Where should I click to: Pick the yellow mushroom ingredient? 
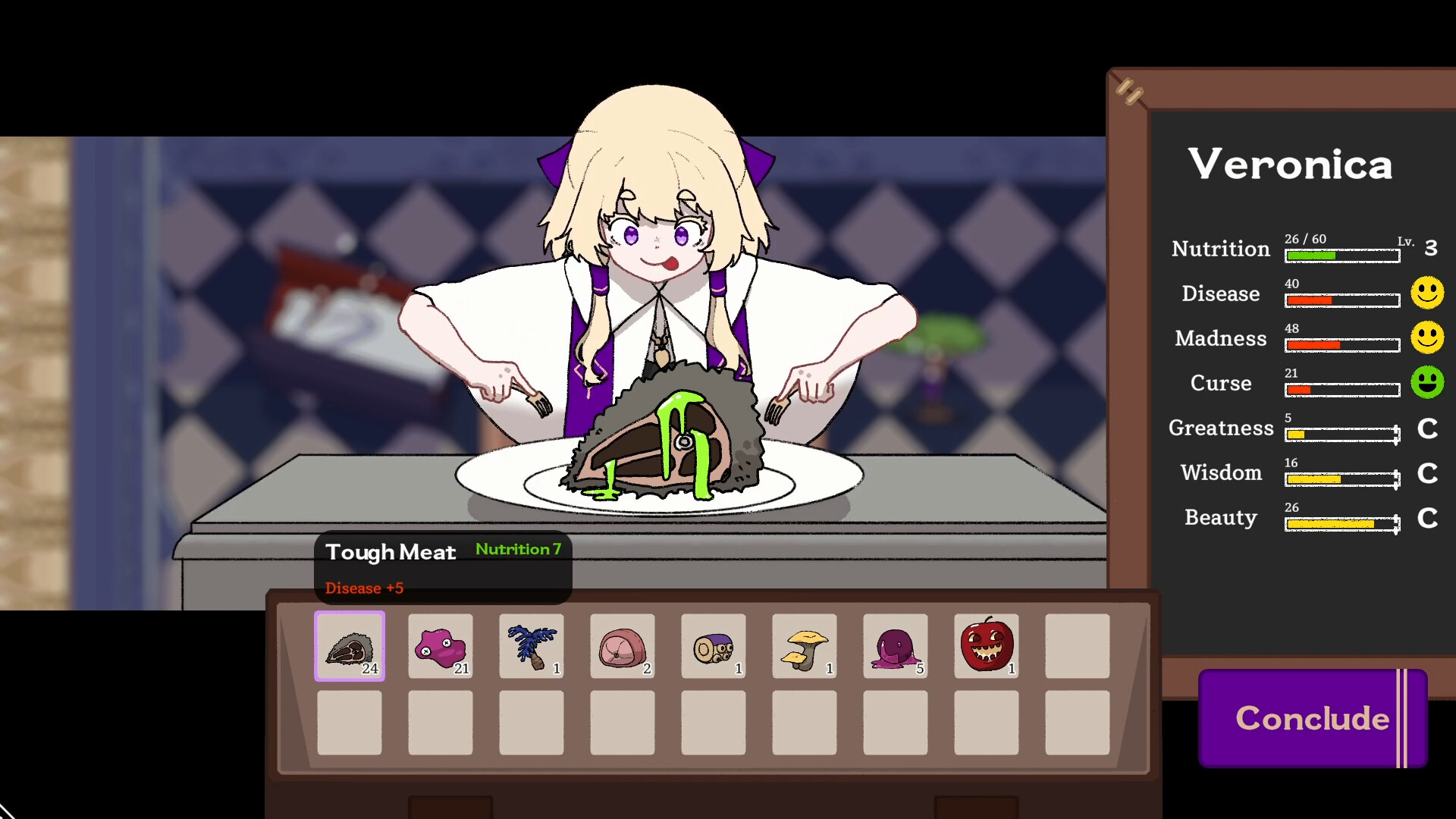tap(804, 646)
